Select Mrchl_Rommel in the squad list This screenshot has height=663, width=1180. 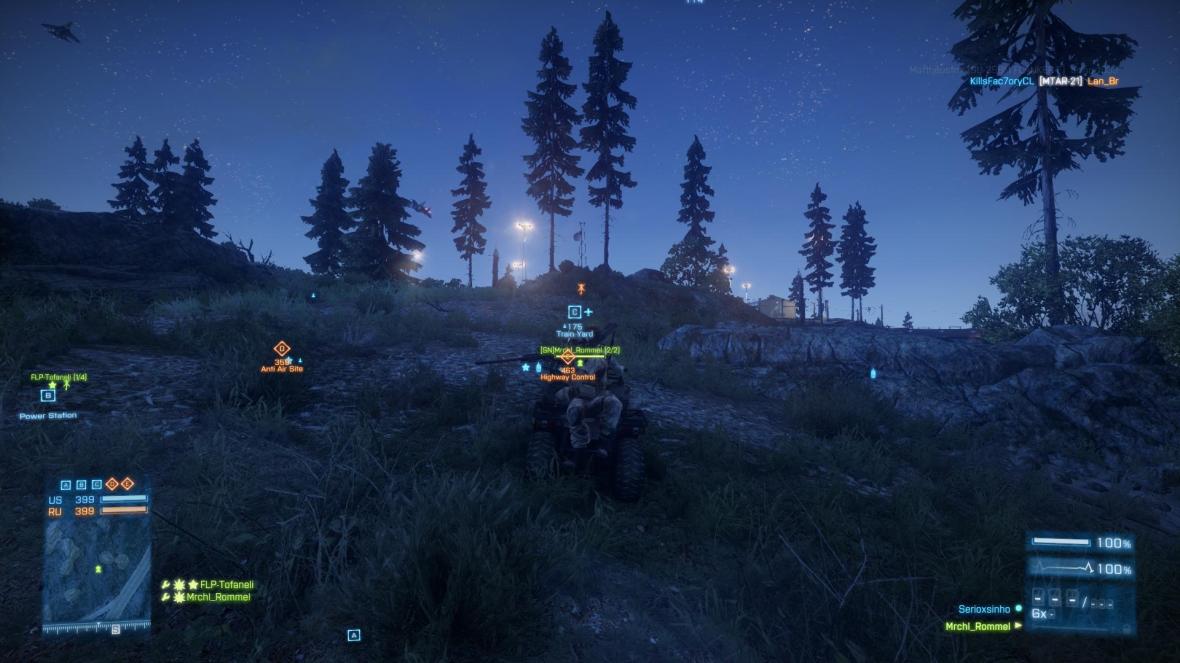click(219, 597)
